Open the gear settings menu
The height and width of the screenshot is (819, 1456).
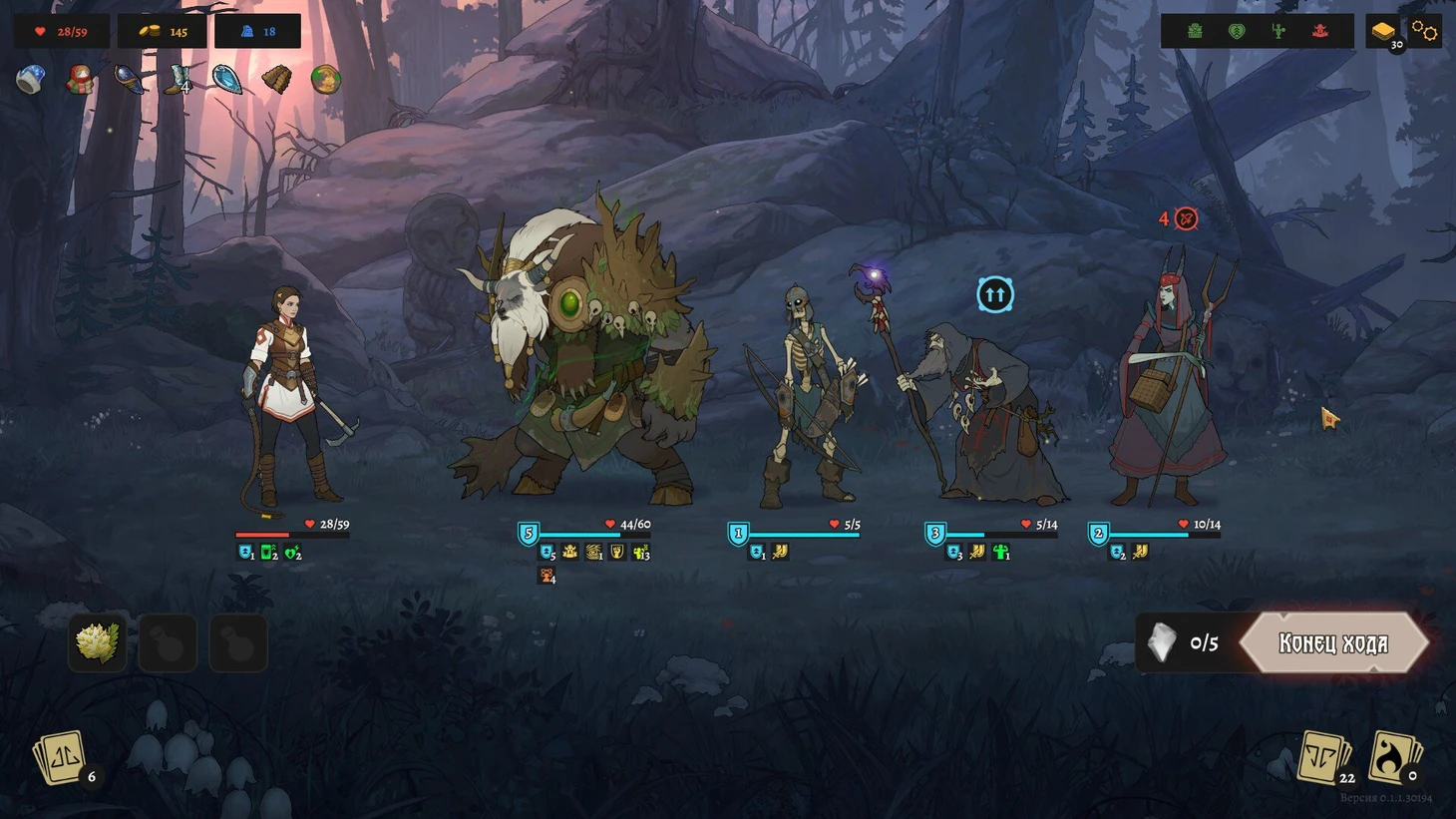point(1425,31)
